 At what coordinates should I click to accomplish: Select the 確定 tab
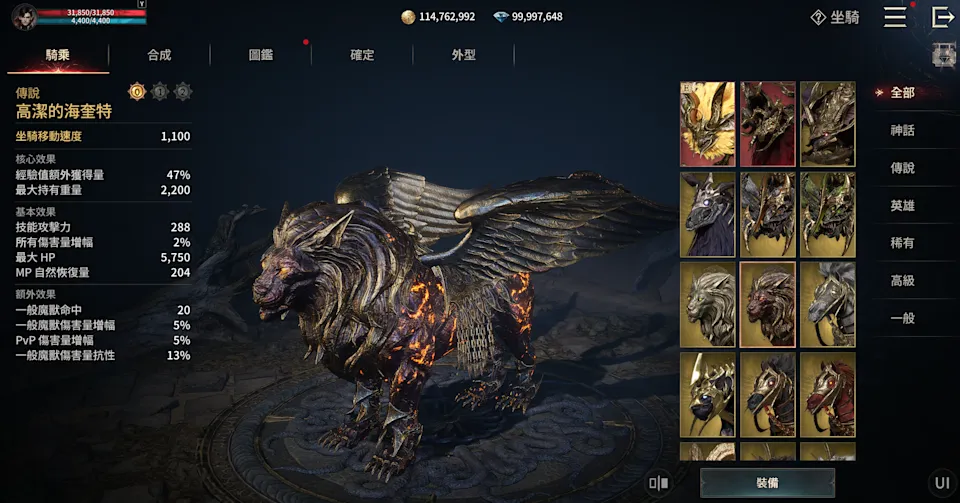click(x=362, y=55)
